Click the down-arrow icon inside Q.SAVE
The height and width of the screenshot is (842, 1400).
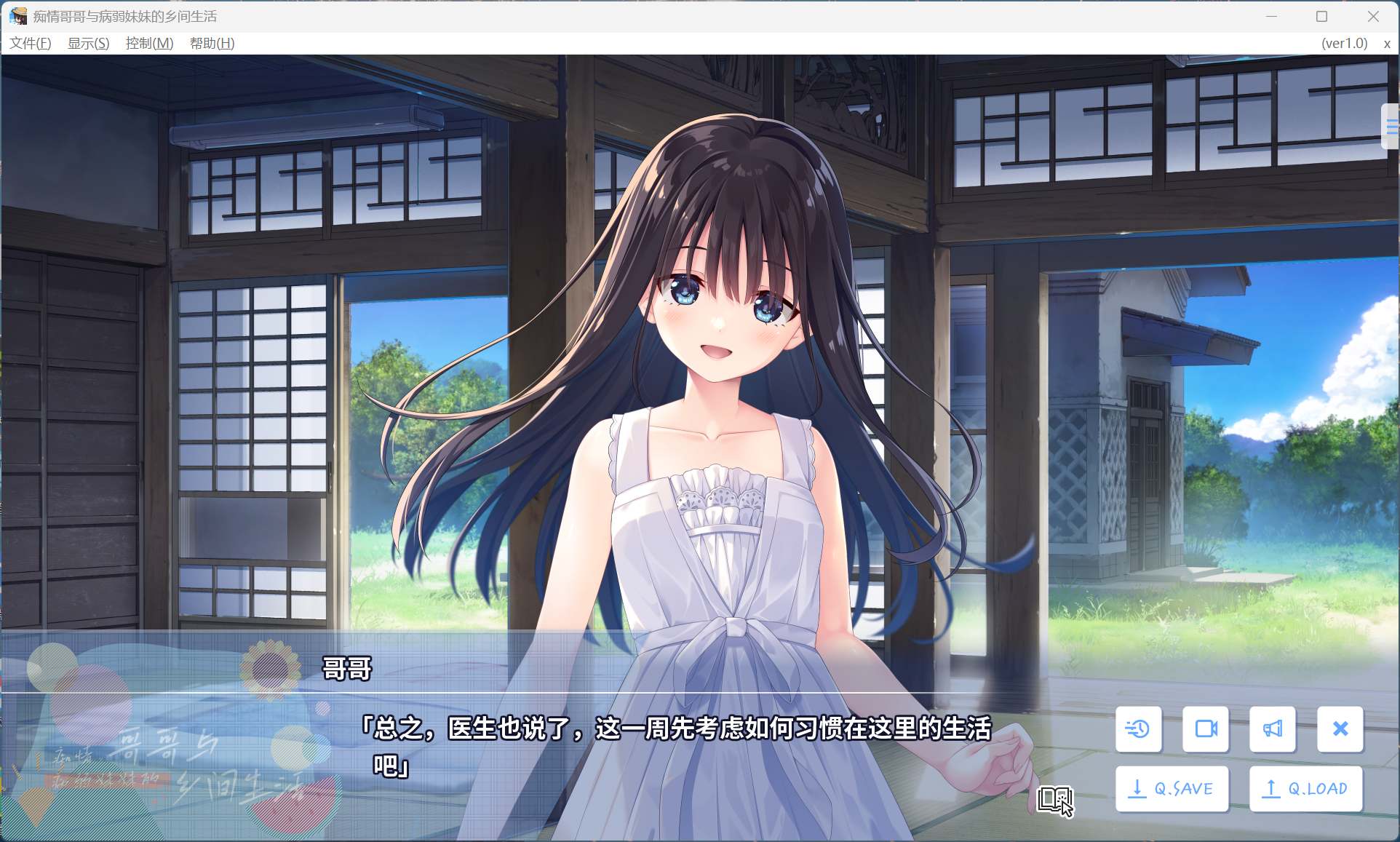1137,788
